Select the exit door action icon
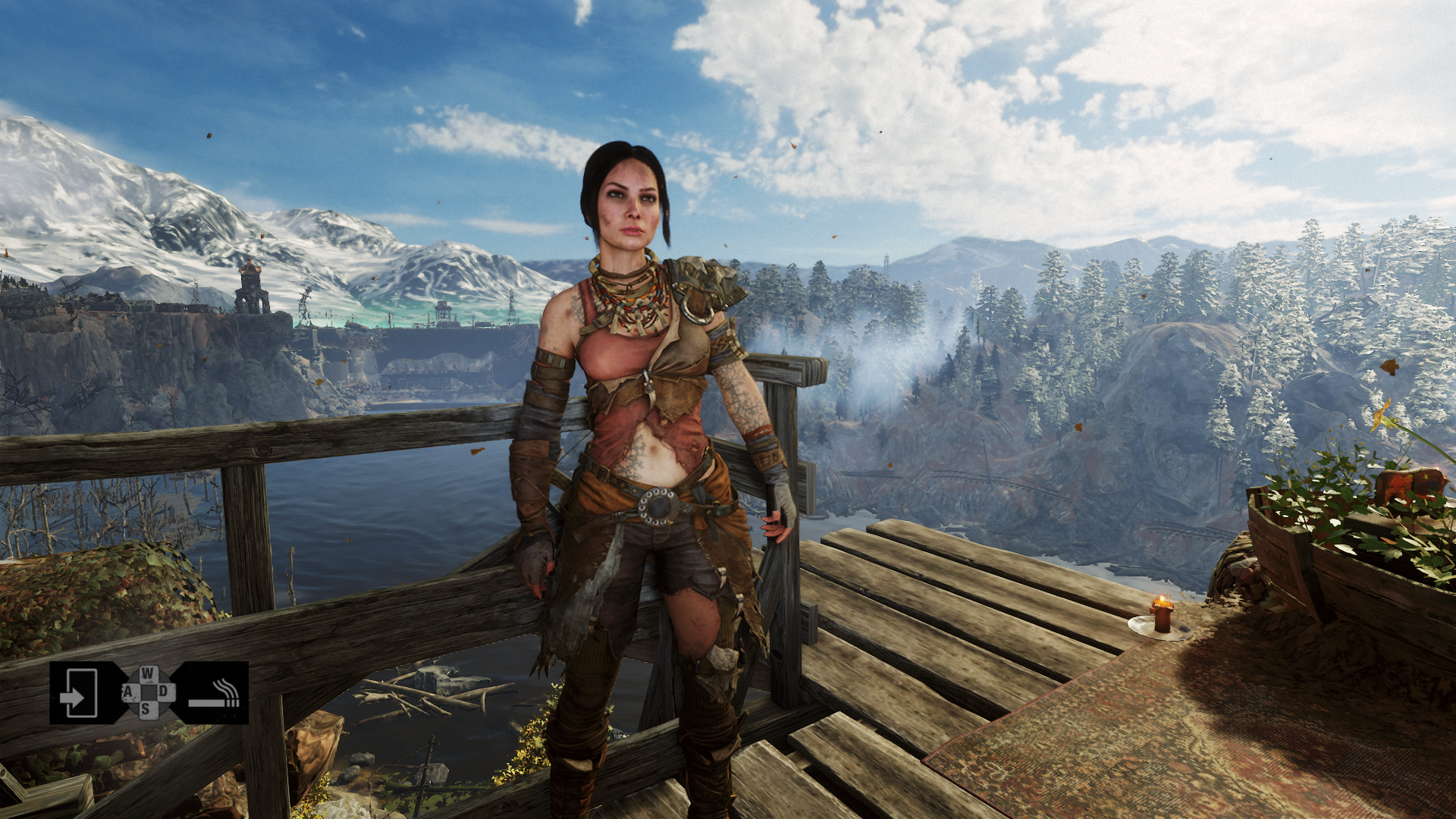Viewport: 1456px width, 819px height. (79, 692)
